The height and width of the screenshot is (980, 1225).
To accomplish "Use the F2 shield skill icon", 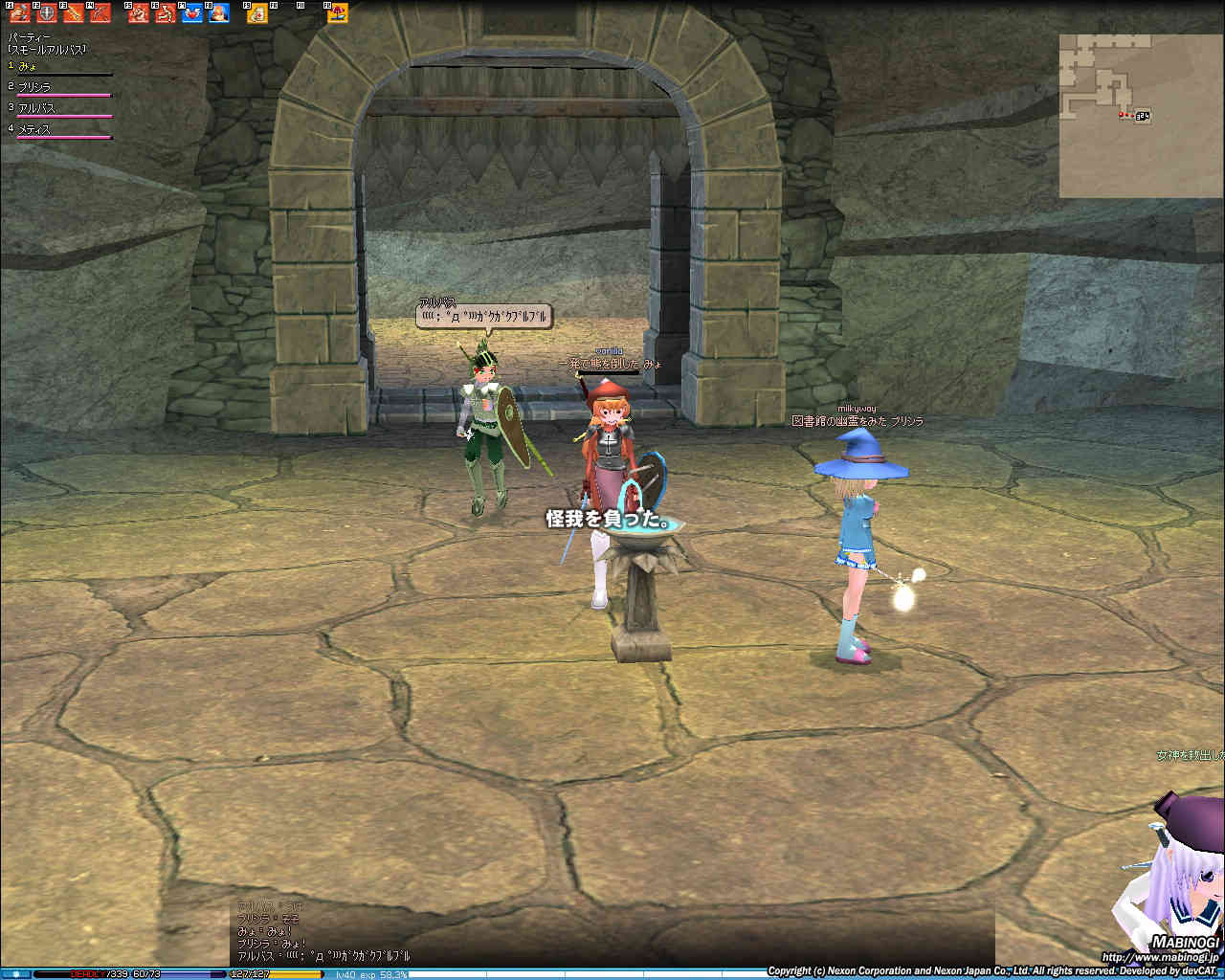I will 46,13.
